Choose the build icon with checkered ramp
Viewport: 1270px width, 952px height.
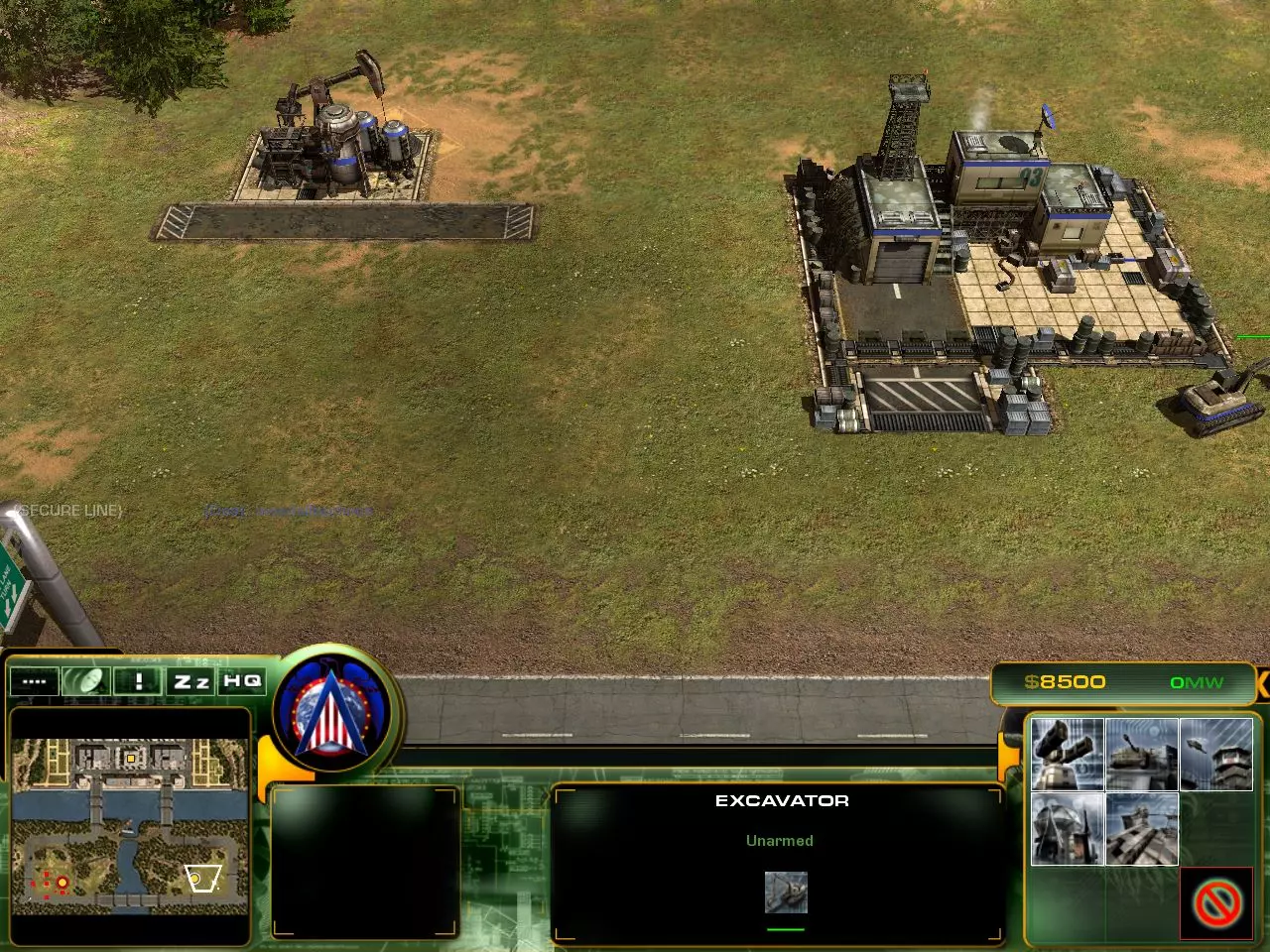(x=1141, y=829)
